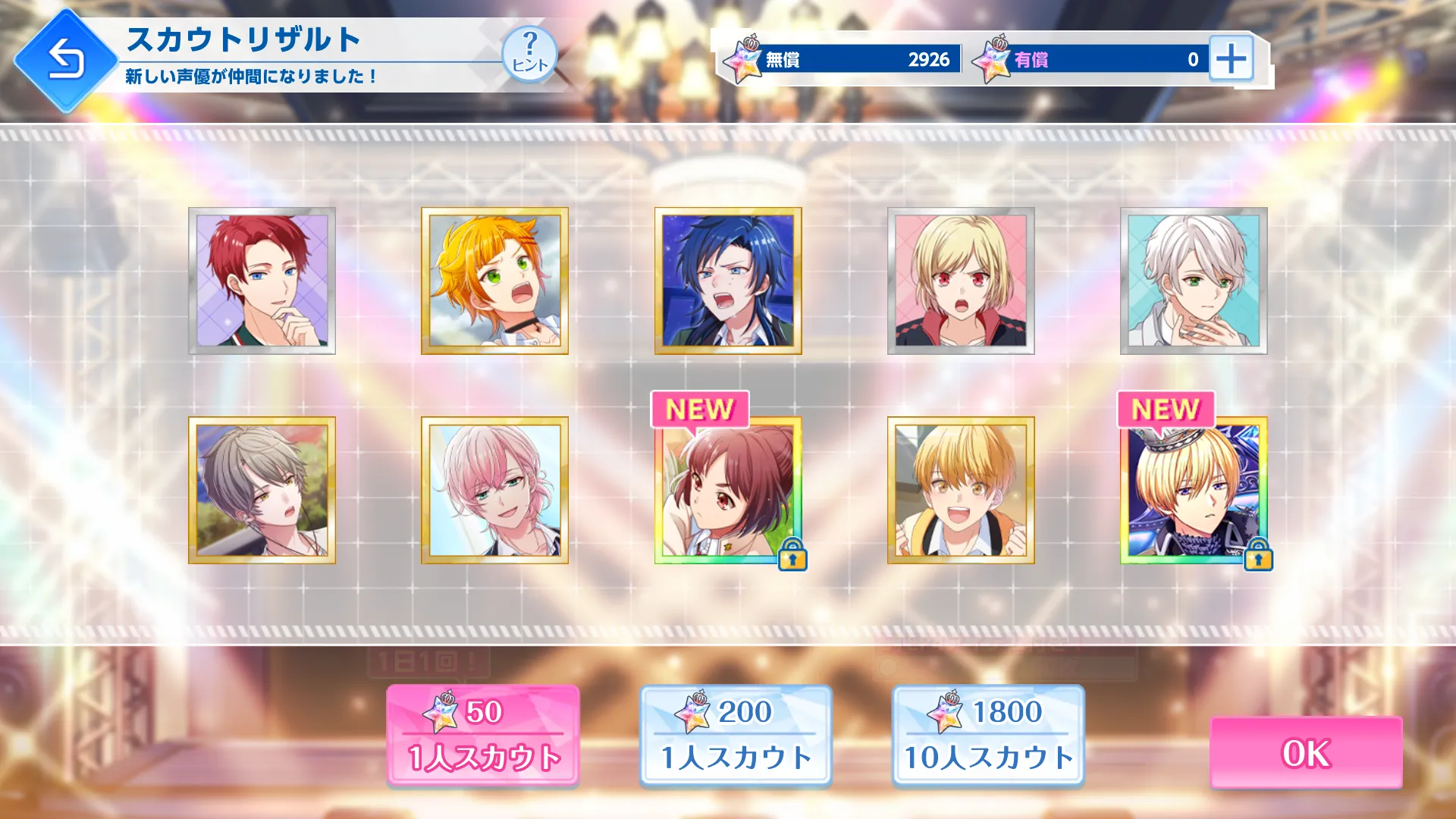Screen dimensions: 1456x819
Task: Start the 1800 gem 10-person scout
Action: (988, 735)
